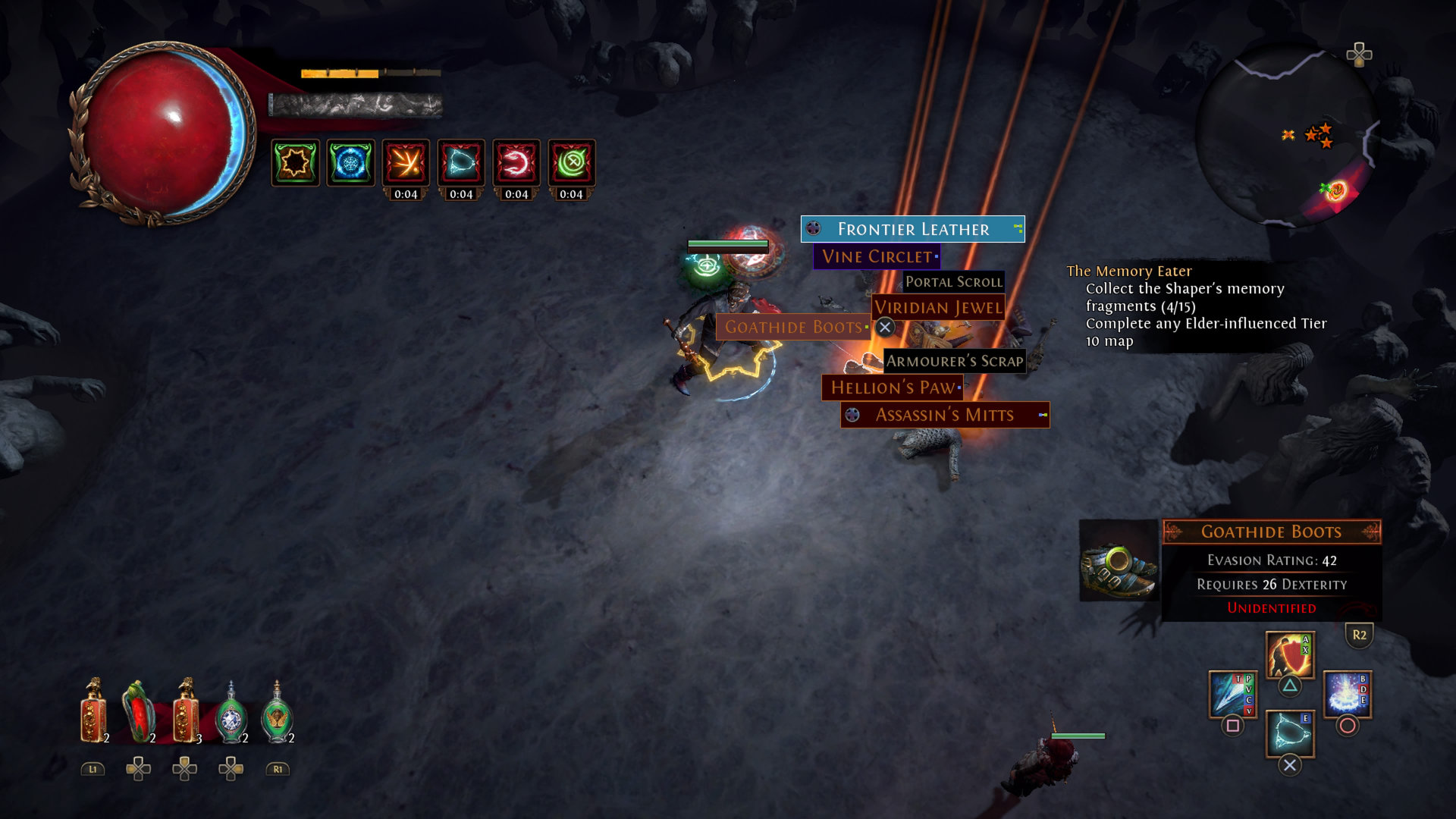Cast the blue-white burst skill

(x=1347, y=693)
